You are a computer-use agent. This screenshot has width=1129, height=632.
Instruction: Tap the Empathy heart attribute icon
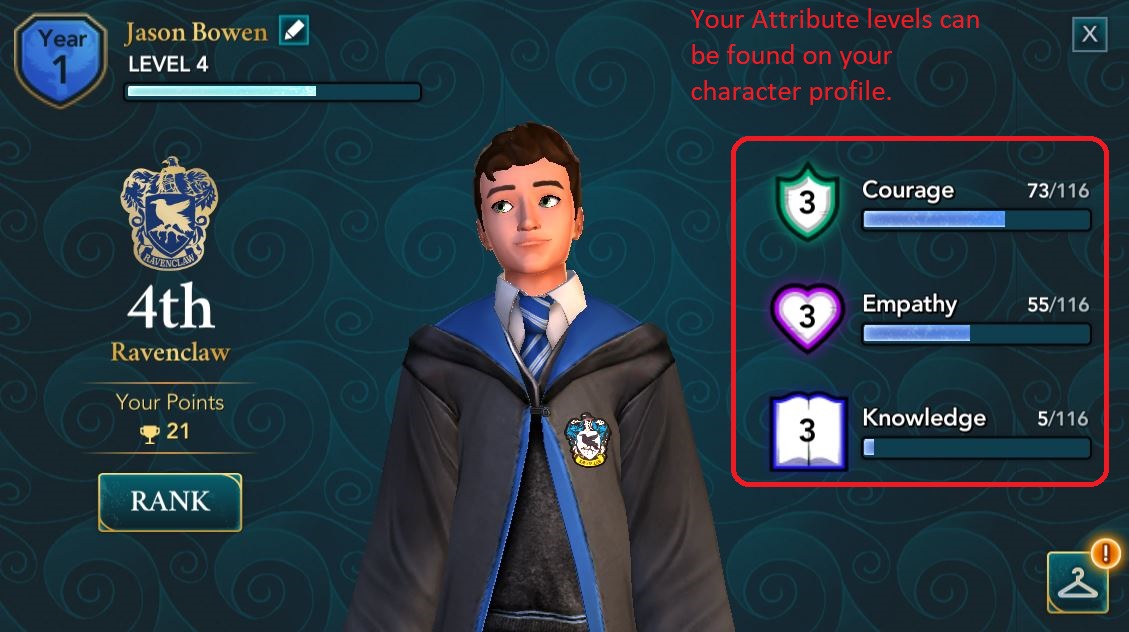[x=807, y=318]
